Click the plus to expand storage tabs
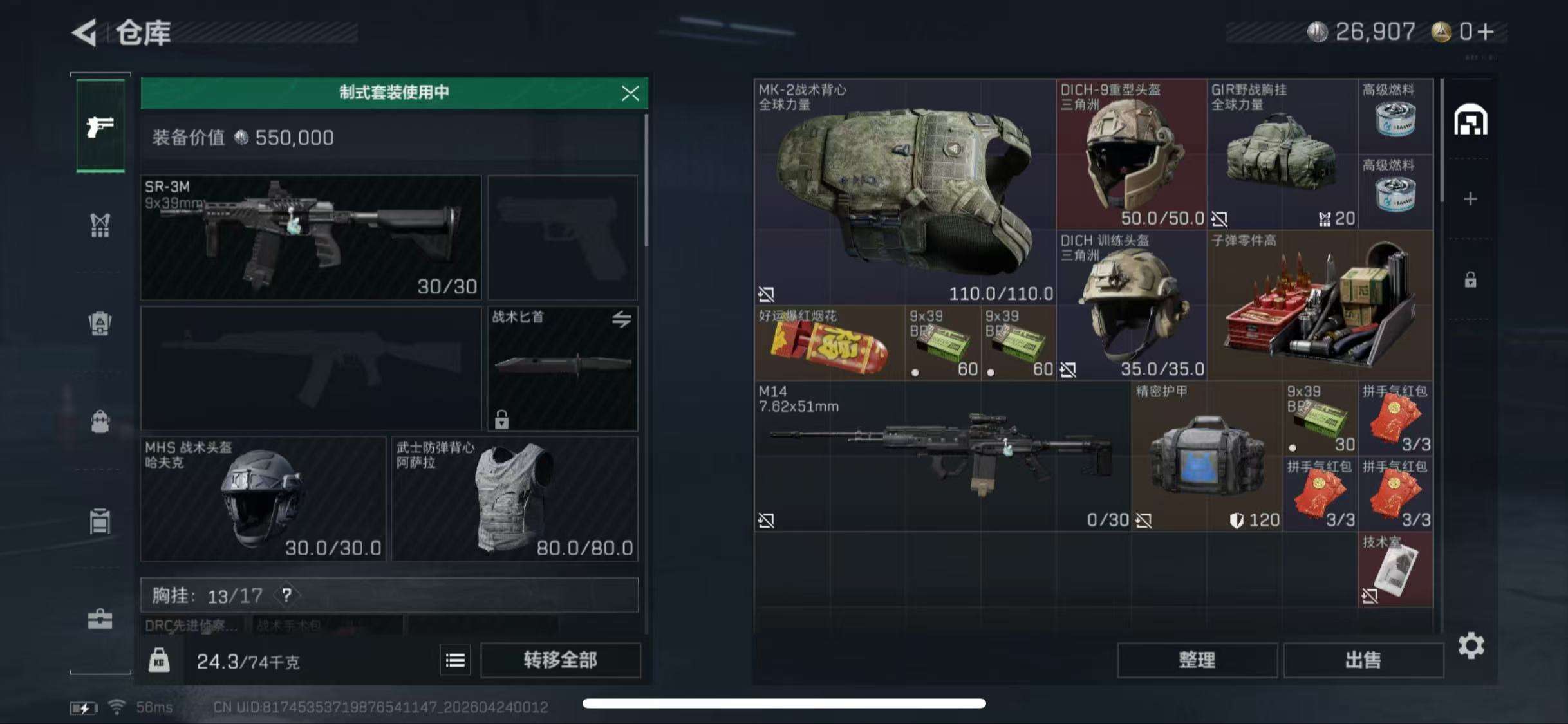 1471,200
